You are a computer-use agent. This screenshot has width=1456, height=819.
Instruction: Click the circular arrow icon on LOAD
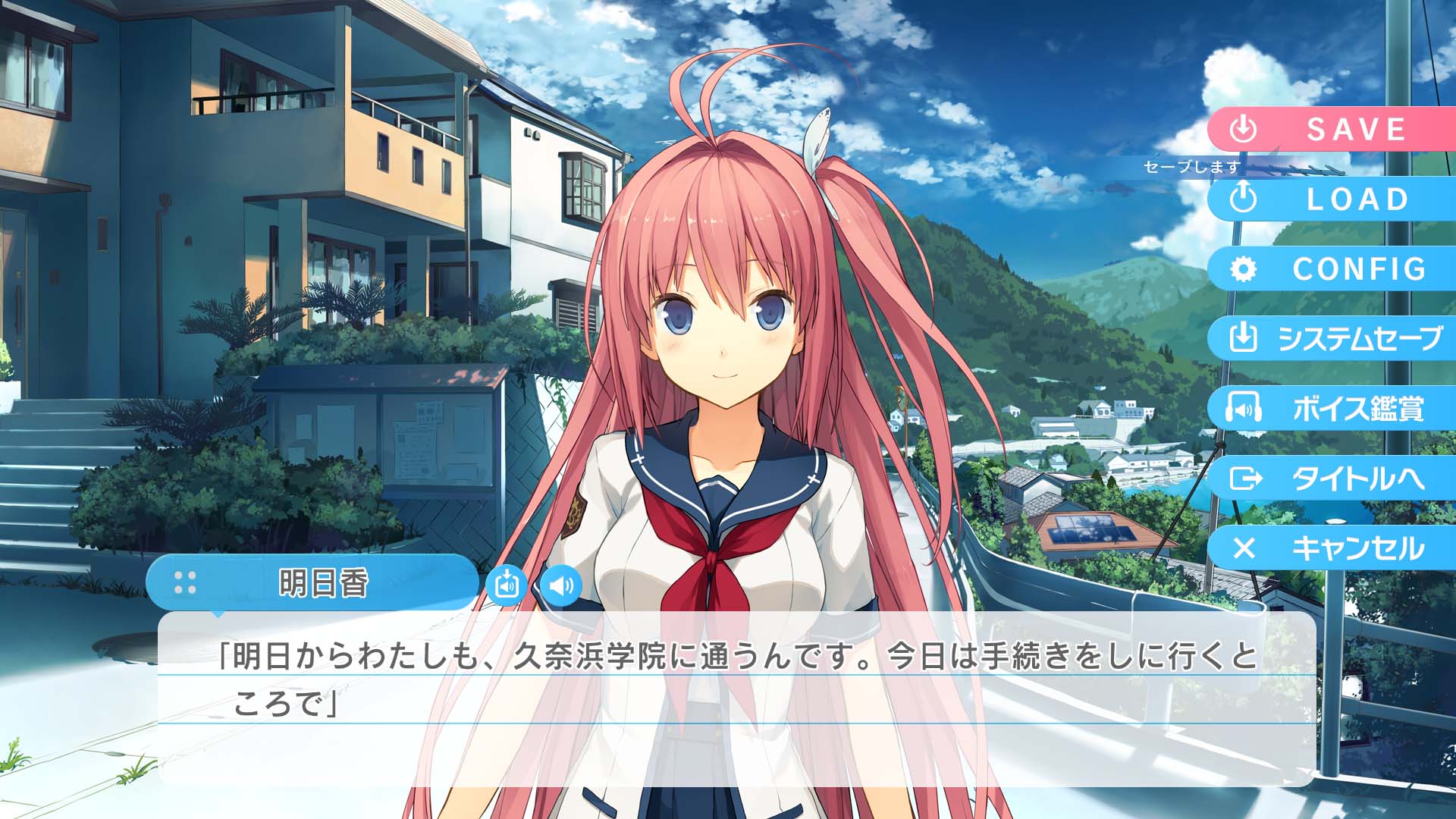(1244, 199)
